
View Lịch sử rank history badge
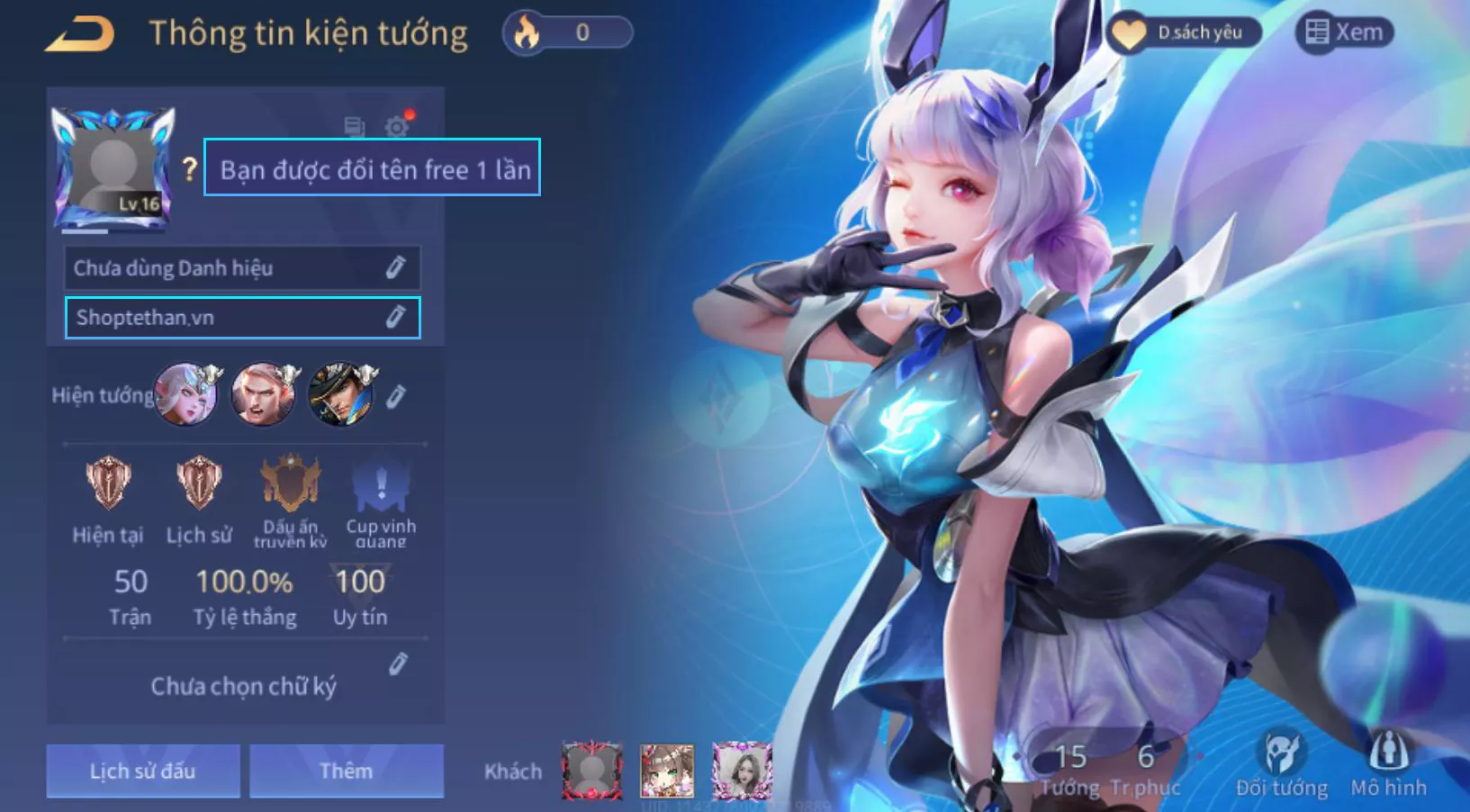coord(199,483)
